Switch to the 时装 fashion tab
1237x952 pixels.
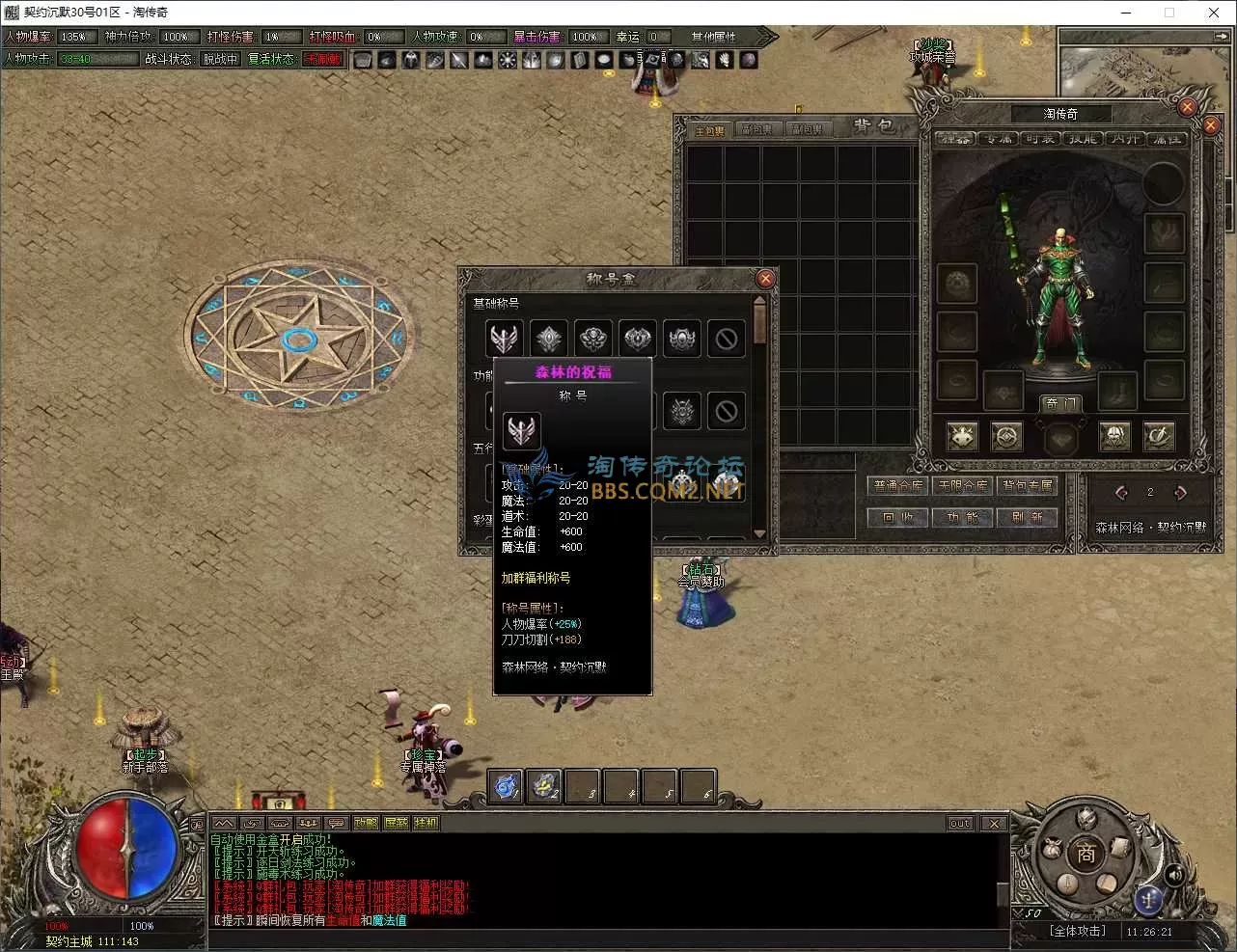tap(1040, 139)
